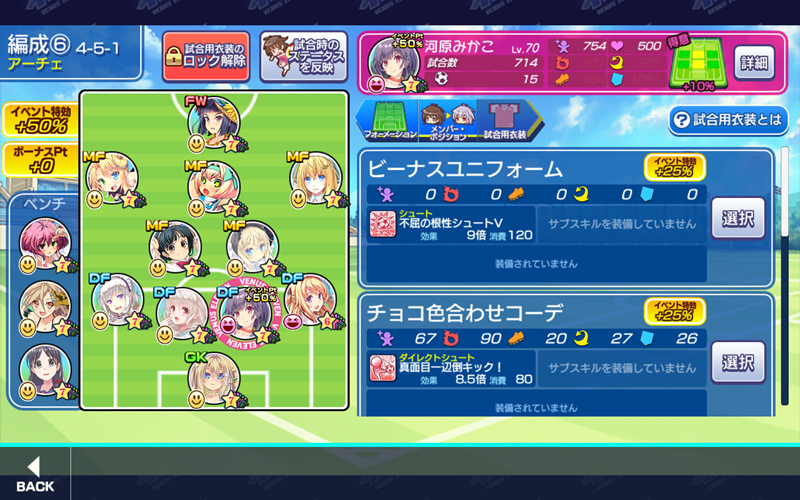Tap the reflect match status button
The image size is (800, 500).
304,56
